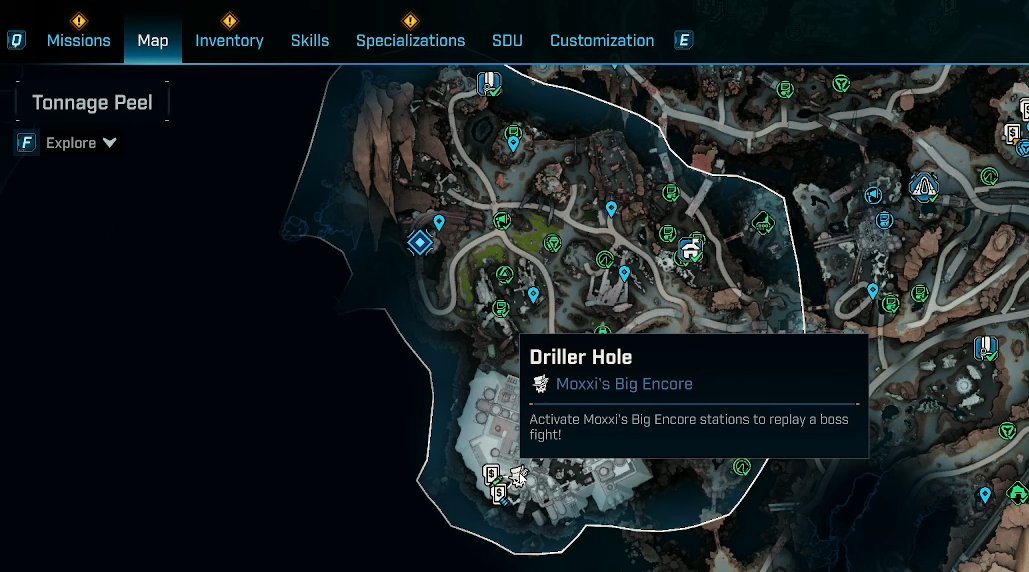This screenshot has height=572, width=1029.
Task: Switch to the Inventory tab
Action: (x=229, y=40)
